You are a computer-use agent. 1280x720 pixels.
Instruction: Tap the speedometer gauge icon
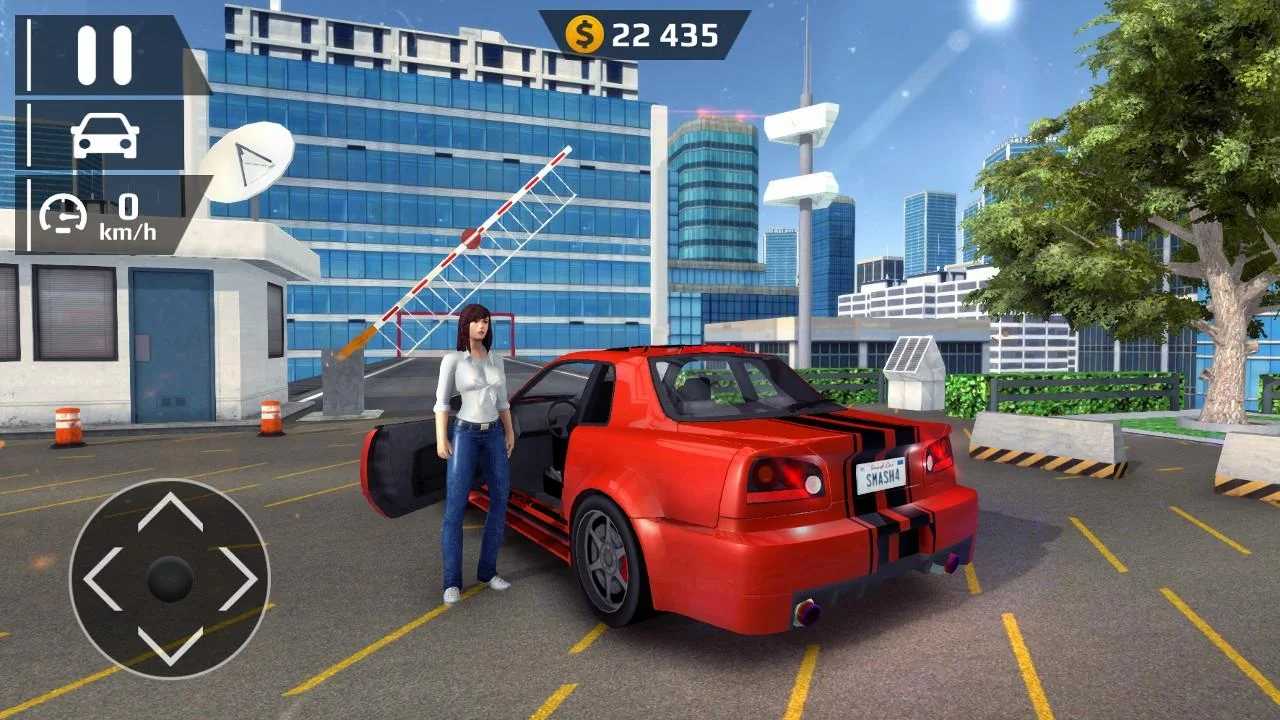coord(64,212)
